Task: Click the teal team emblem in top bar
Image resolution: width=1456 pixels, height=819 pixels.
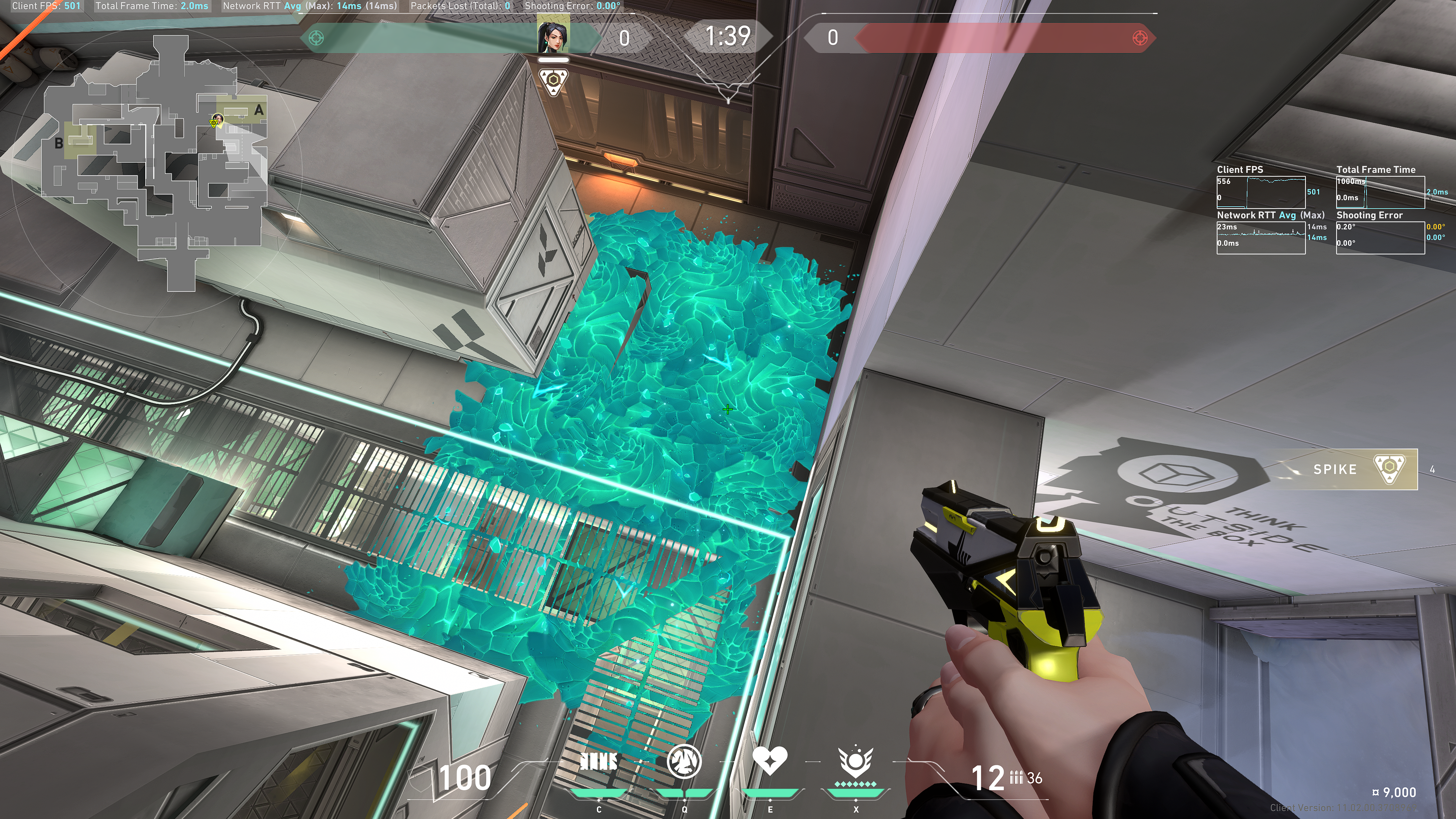Action: pos(317,38)
